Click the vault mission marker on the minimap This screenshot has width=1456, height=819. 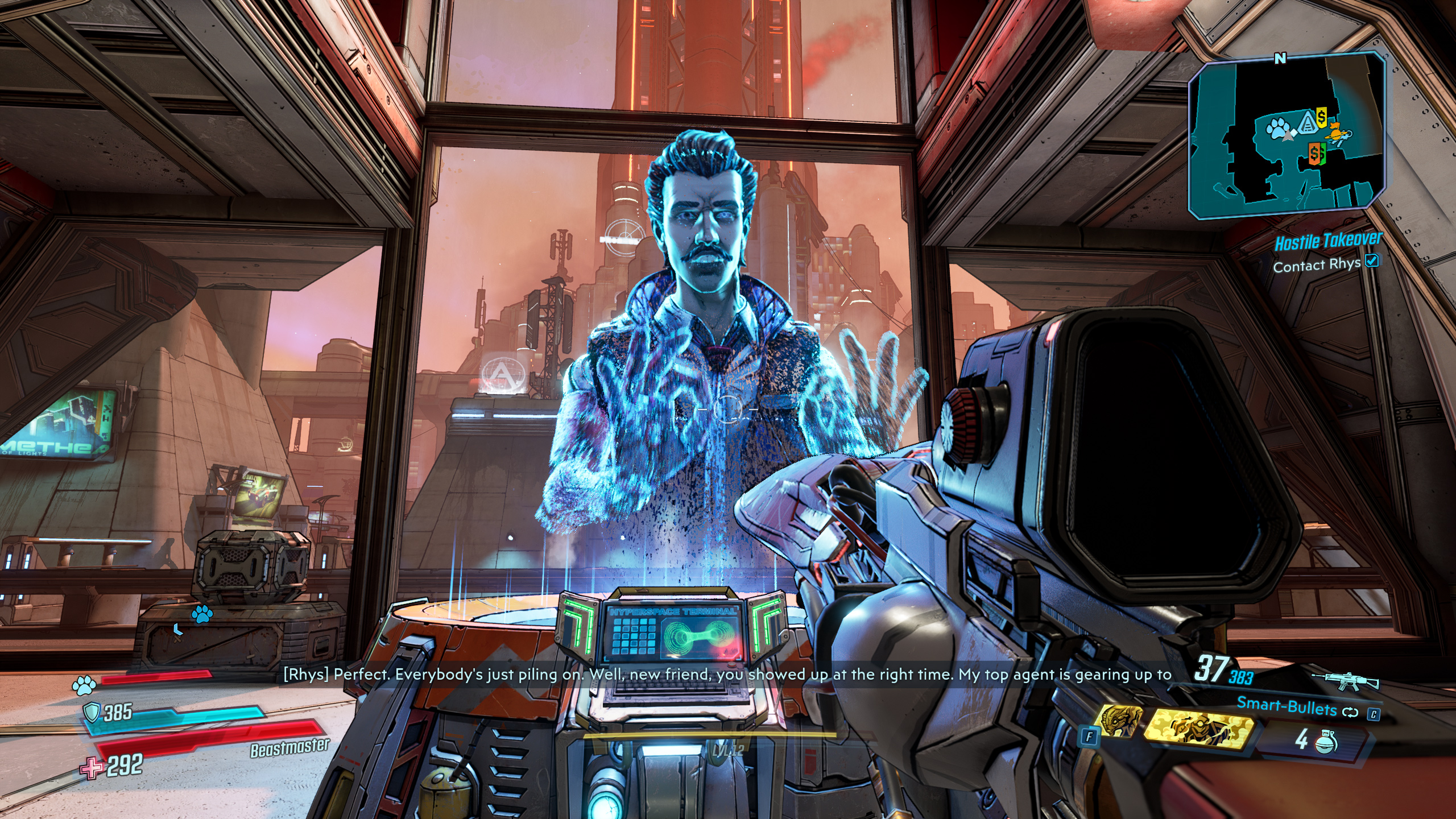1307,122
